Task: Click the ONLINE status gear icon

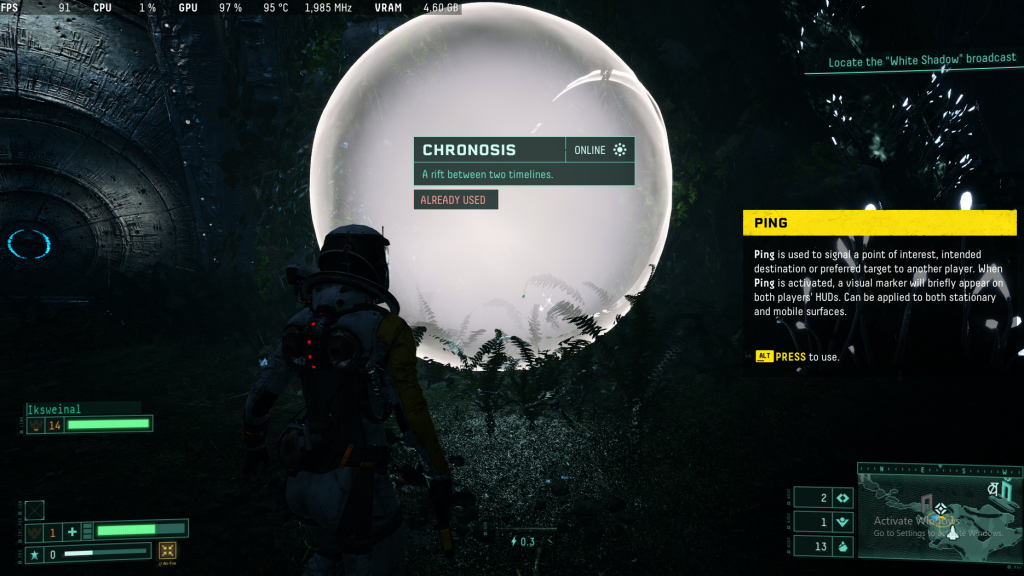Action: pyautogui.click(x=620, y=150)
